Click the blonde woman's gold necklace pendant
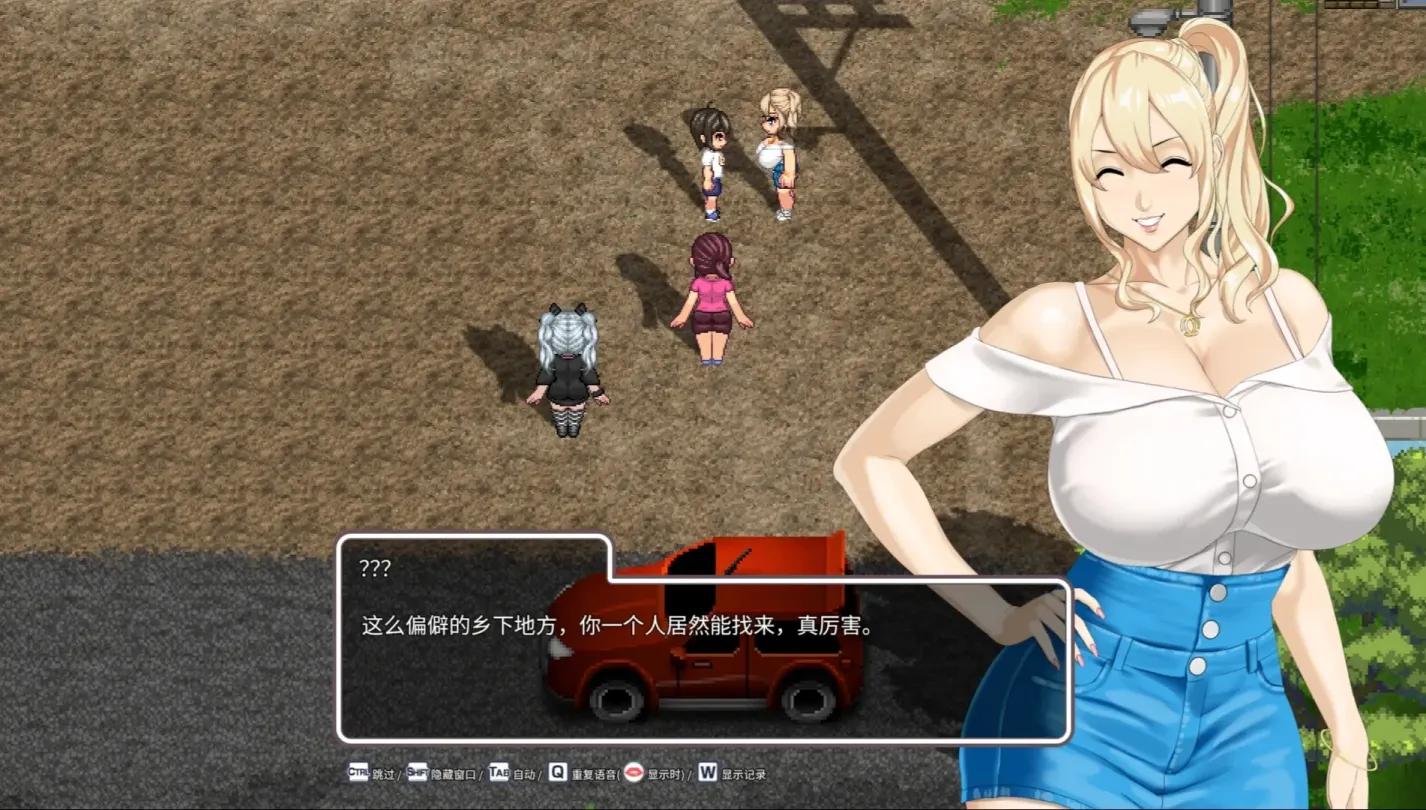This screenshot has height=810, width=1426. [1191, 325]
